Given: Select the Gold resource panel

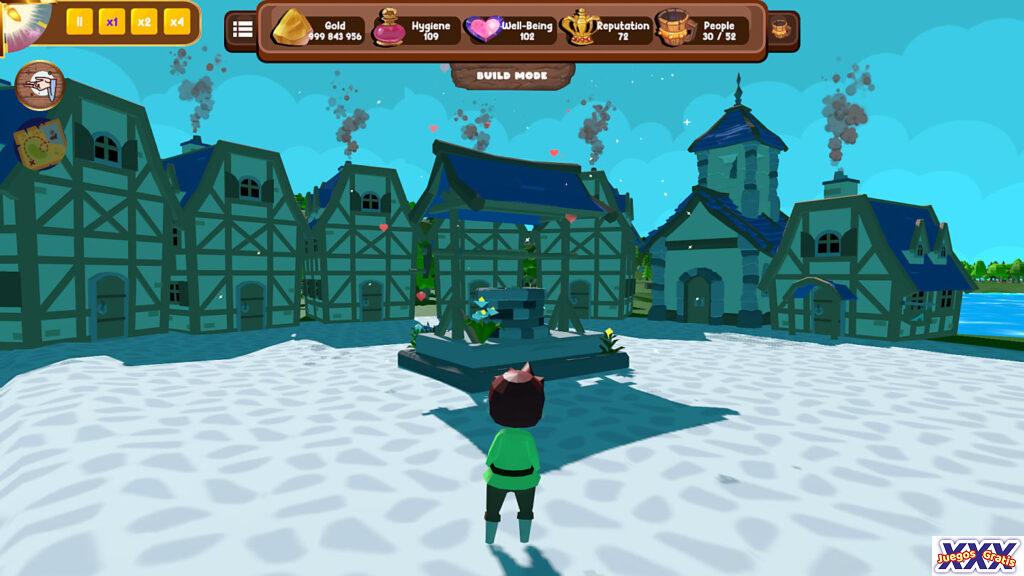Looking at the screenshot, I should click(x=318, y=30).
